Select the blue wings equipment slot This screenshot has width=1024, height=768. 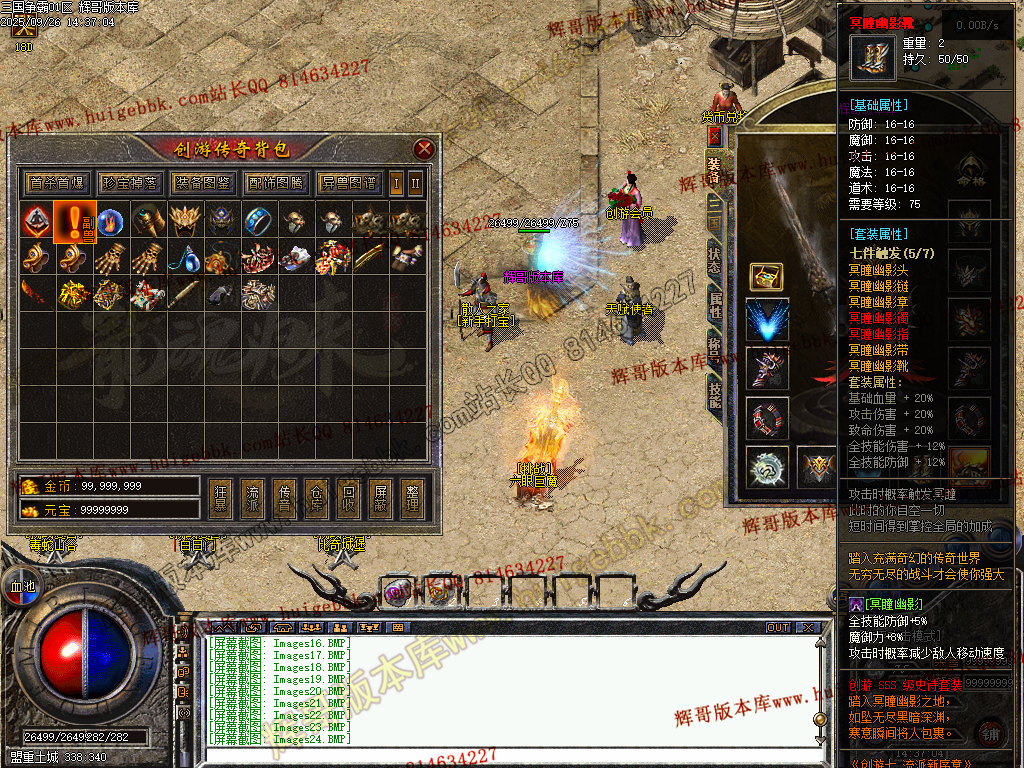click(767, 320)
